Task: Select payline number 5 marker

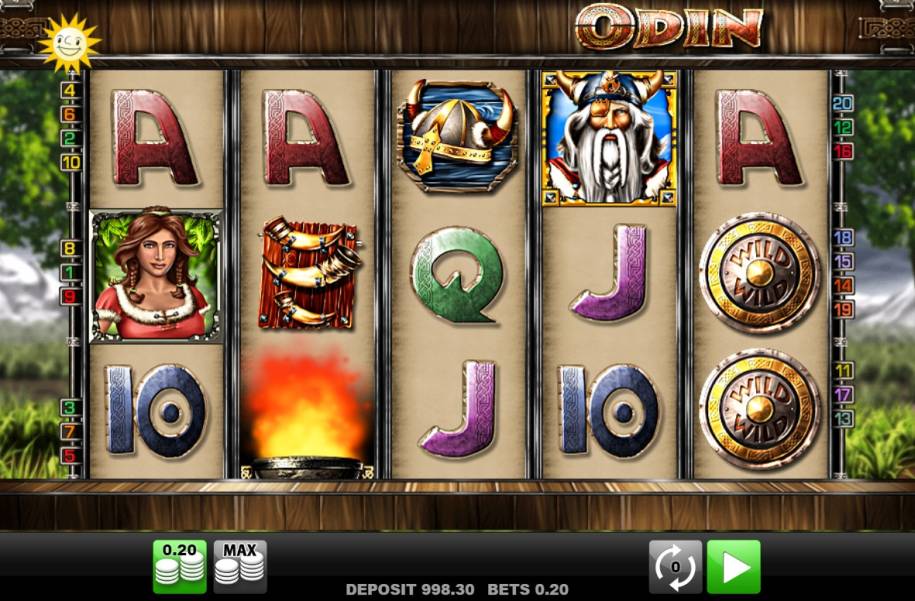Action: (70, 455)
